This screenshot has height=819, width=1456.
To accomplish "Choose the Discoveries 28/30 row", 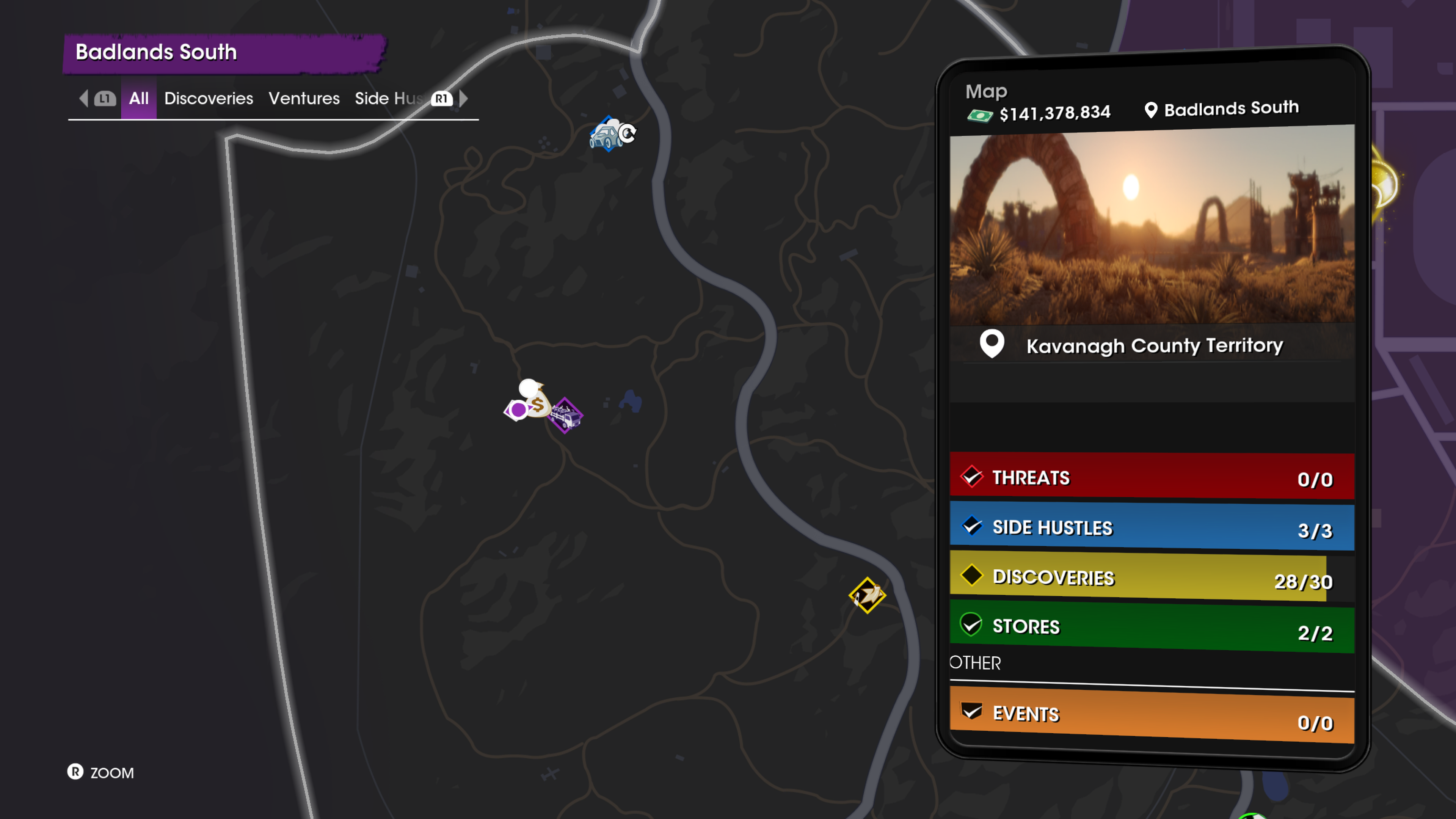I will [x=1152, y=577].
